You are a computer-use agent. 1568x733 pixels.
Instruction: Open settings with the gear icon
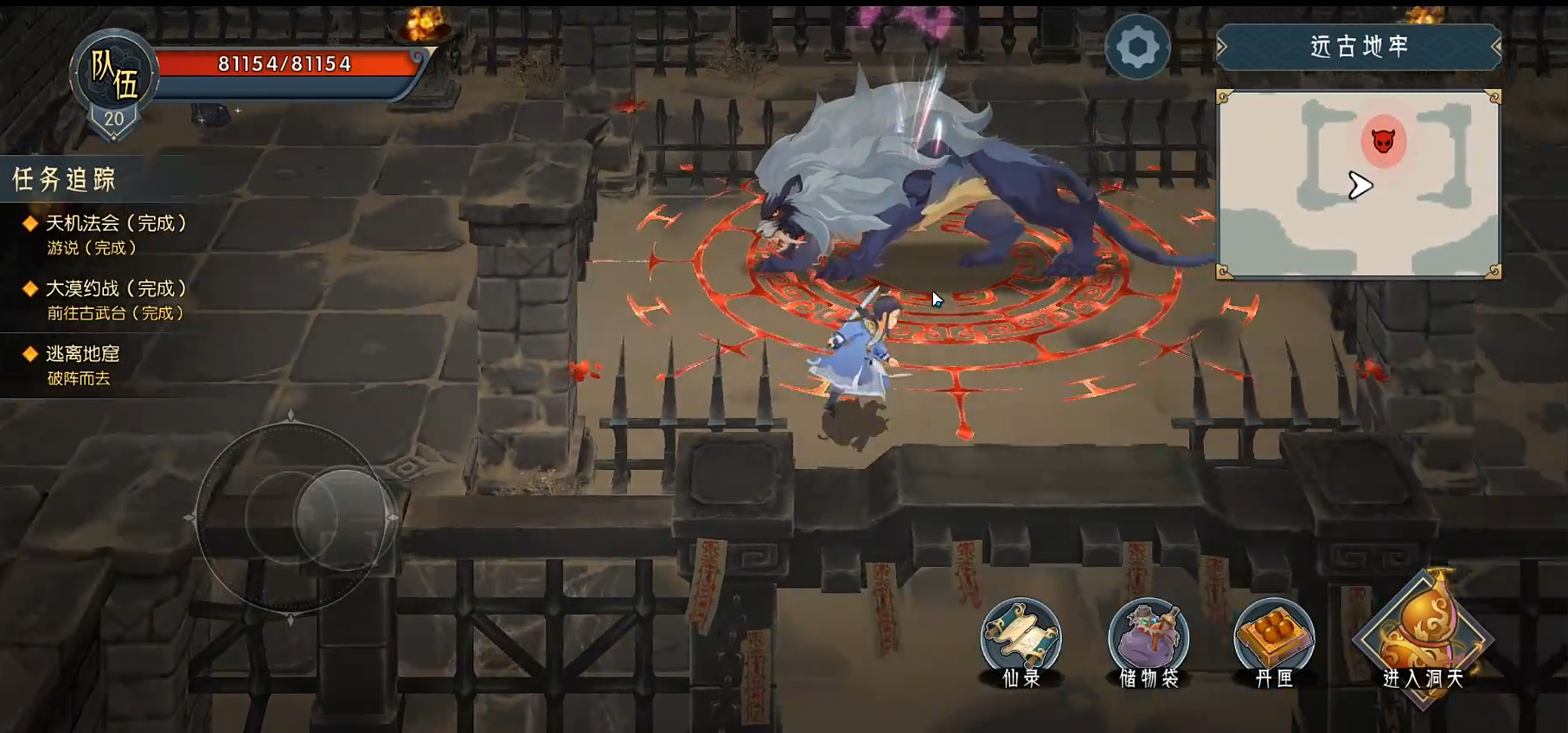1137,47
